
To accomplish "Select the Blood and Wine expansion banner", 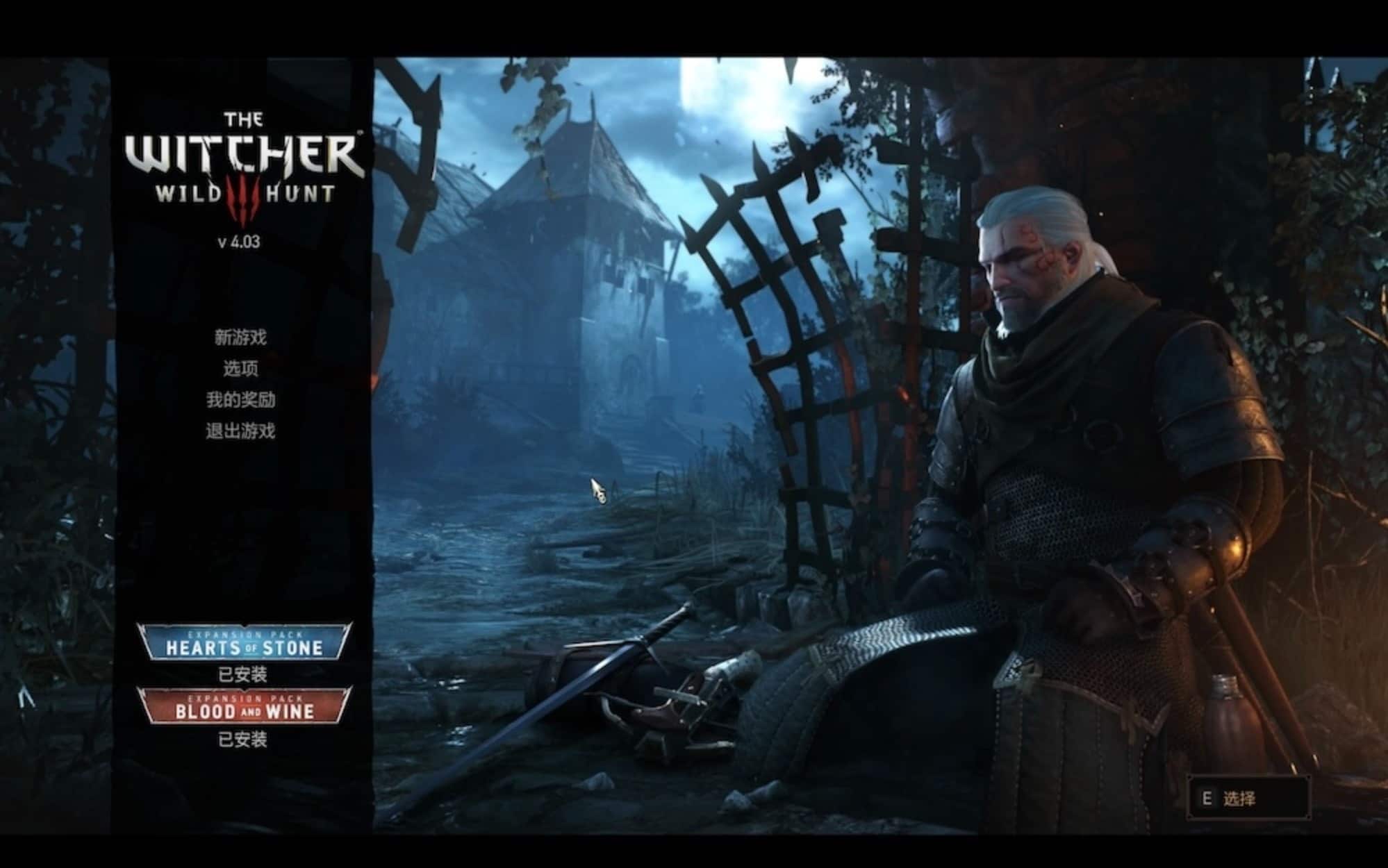I will point(244,706).
